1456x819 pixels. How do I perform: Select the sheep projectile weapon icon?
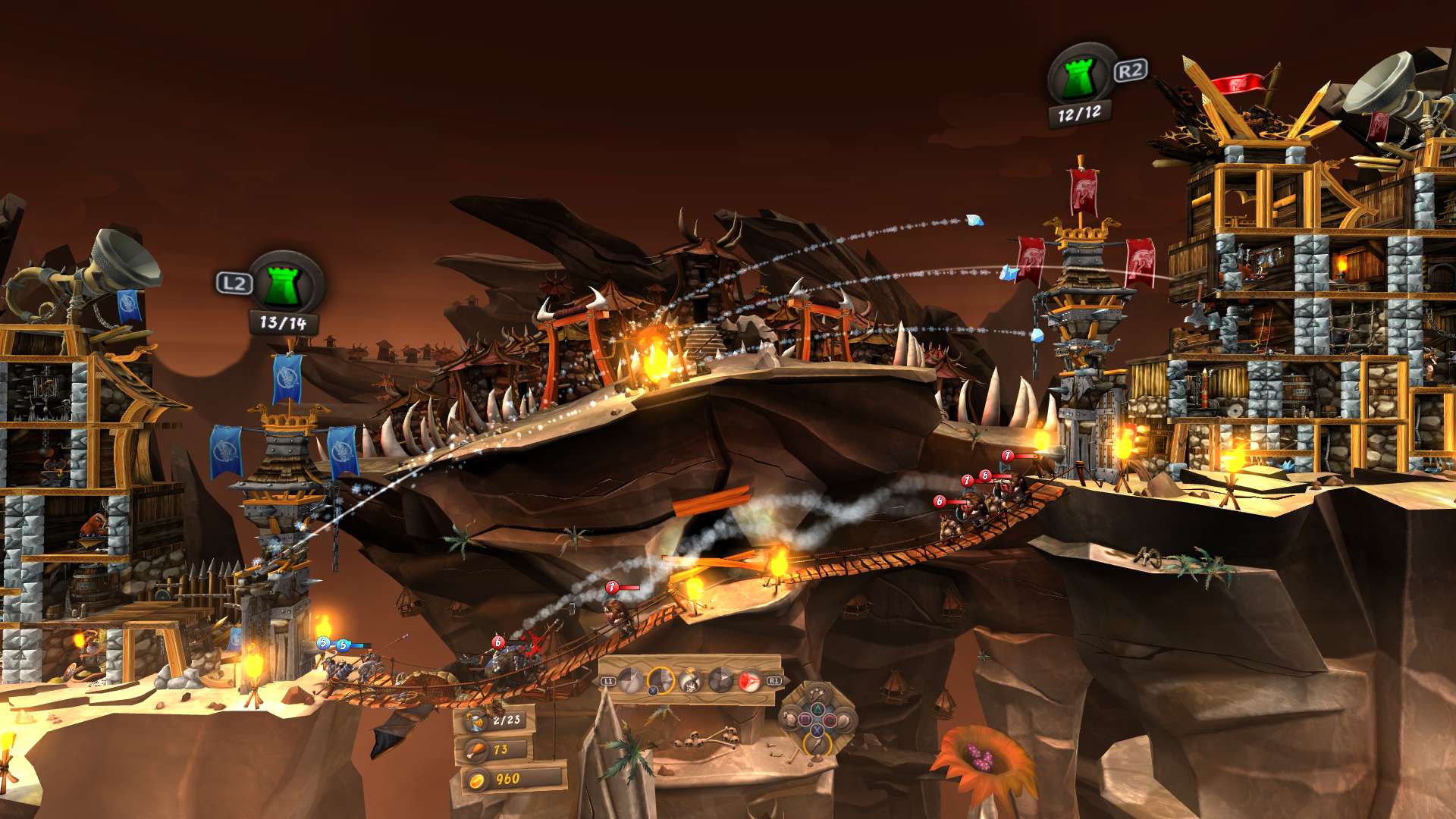click(x=689, y=679)
